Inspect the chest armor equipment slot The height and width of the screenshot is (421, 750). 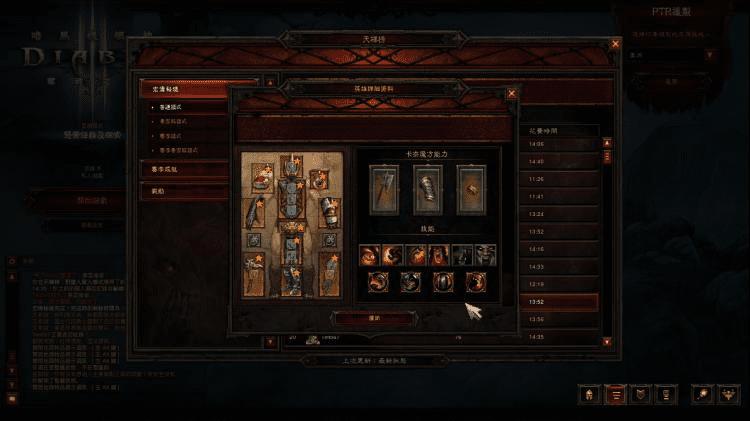pyautogui.click(x=290, y=202)
